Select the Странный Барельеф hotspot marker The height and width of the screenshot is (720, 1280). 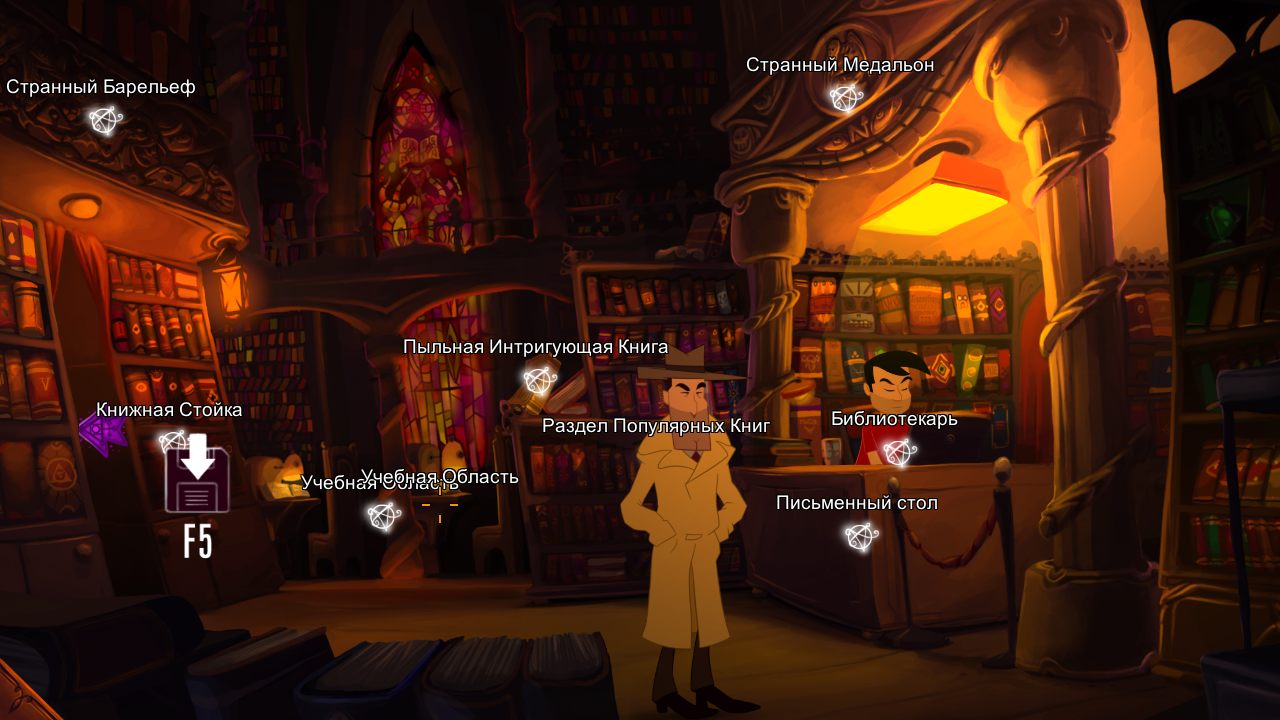[104, 120]
